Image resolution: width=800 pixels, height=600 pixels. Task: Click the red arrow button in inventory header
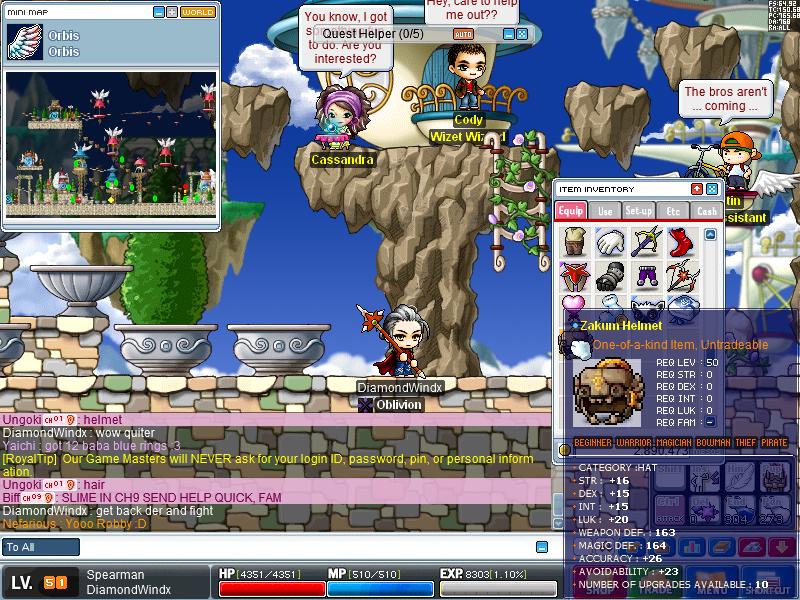697,189
